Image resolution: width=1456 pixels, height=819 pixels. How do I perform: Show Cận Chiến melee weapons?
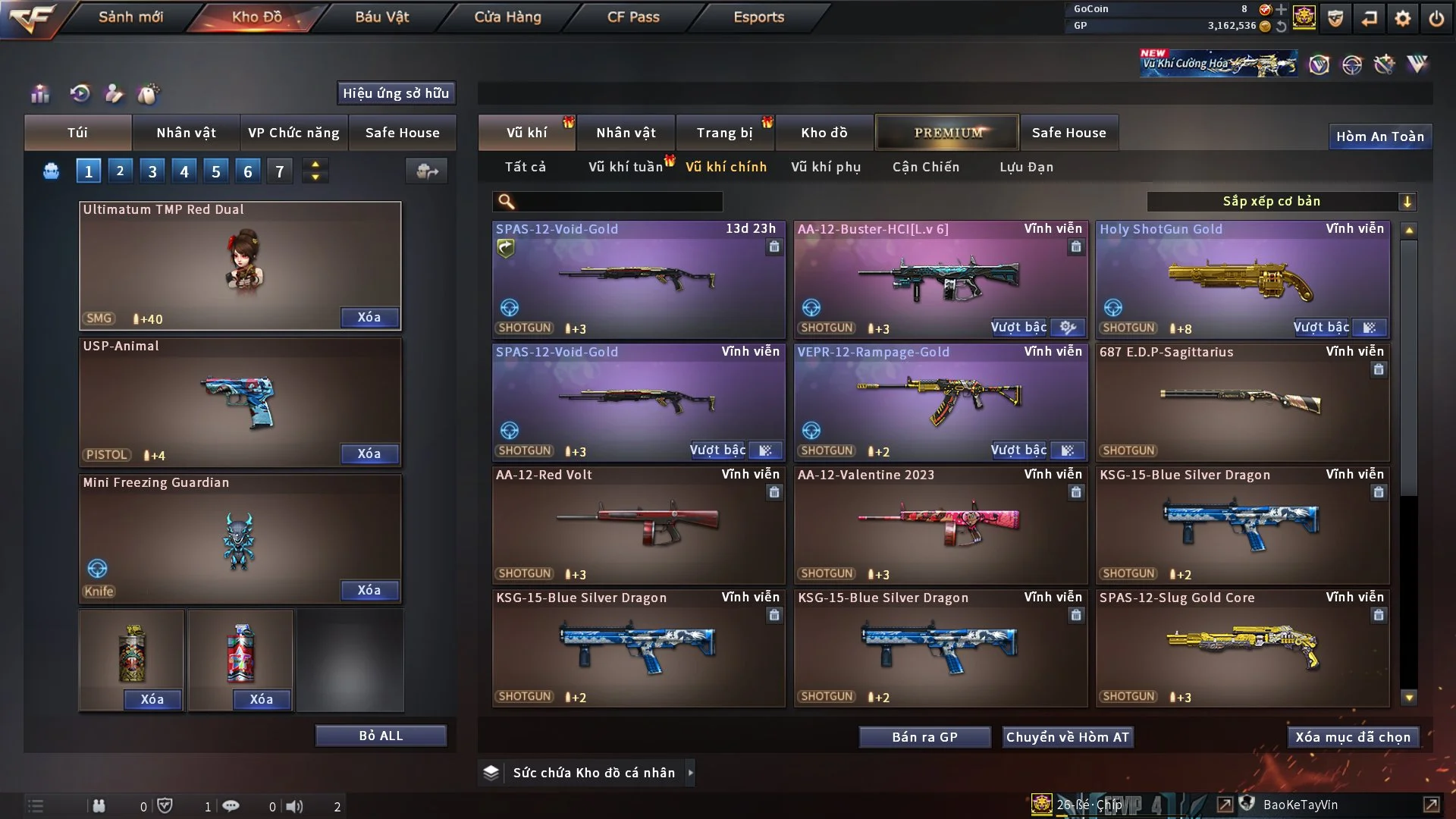(x=925, y=167)
